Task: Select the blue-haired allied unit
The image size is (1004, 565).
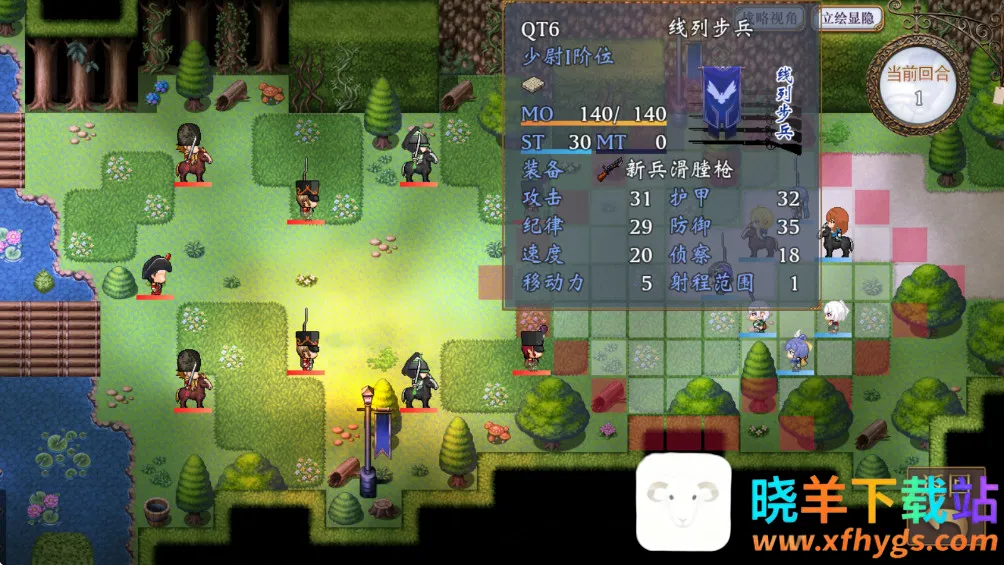Action: point(796,351)
